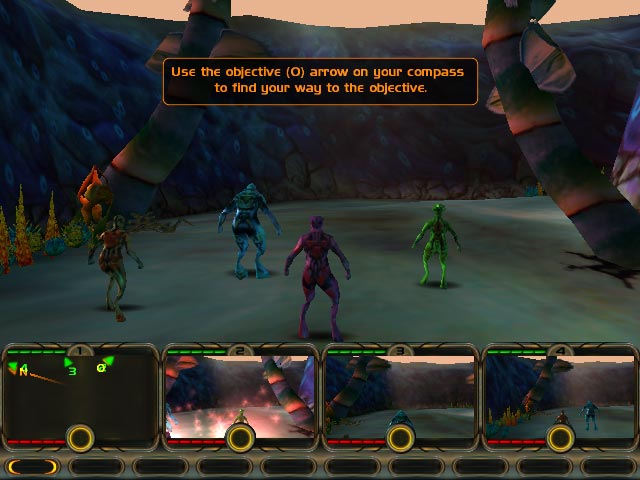The image size is (640, 480).
Task: Hit the gold ring button on panel 3
Action: point(399,437)
